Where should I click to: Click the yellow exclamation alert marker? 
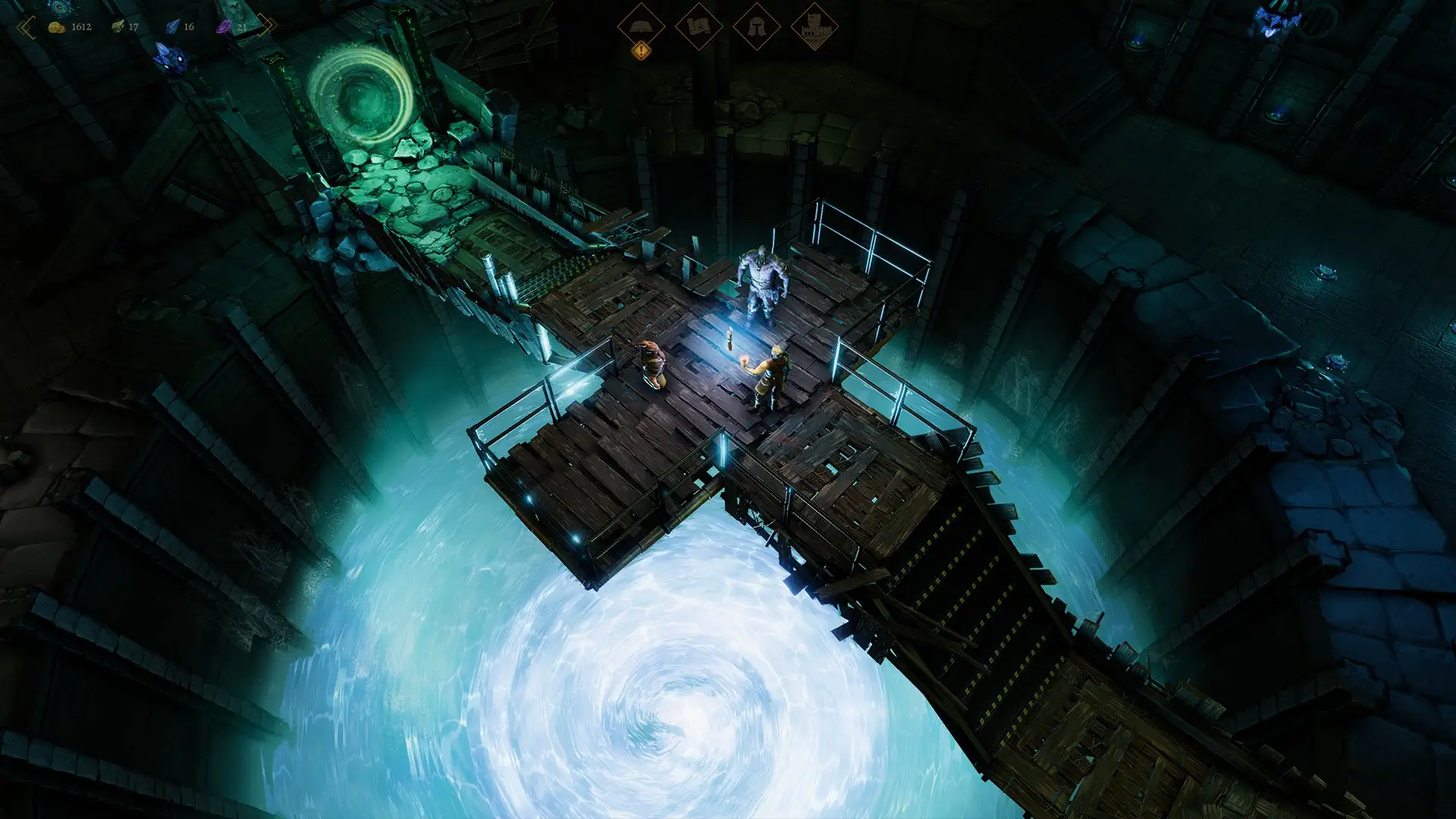point(642,51)
